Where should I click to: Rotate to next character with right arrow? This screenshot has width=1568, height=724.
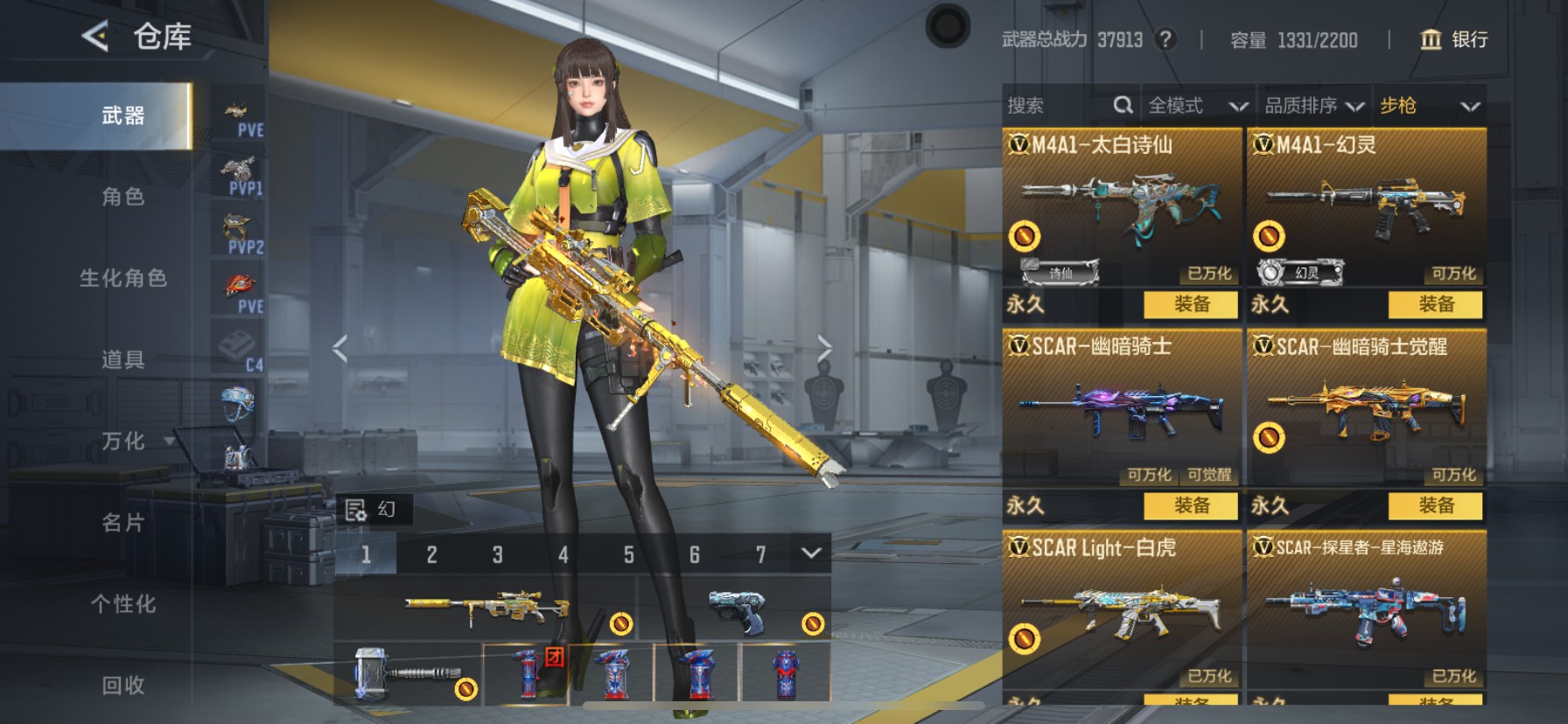823,348
